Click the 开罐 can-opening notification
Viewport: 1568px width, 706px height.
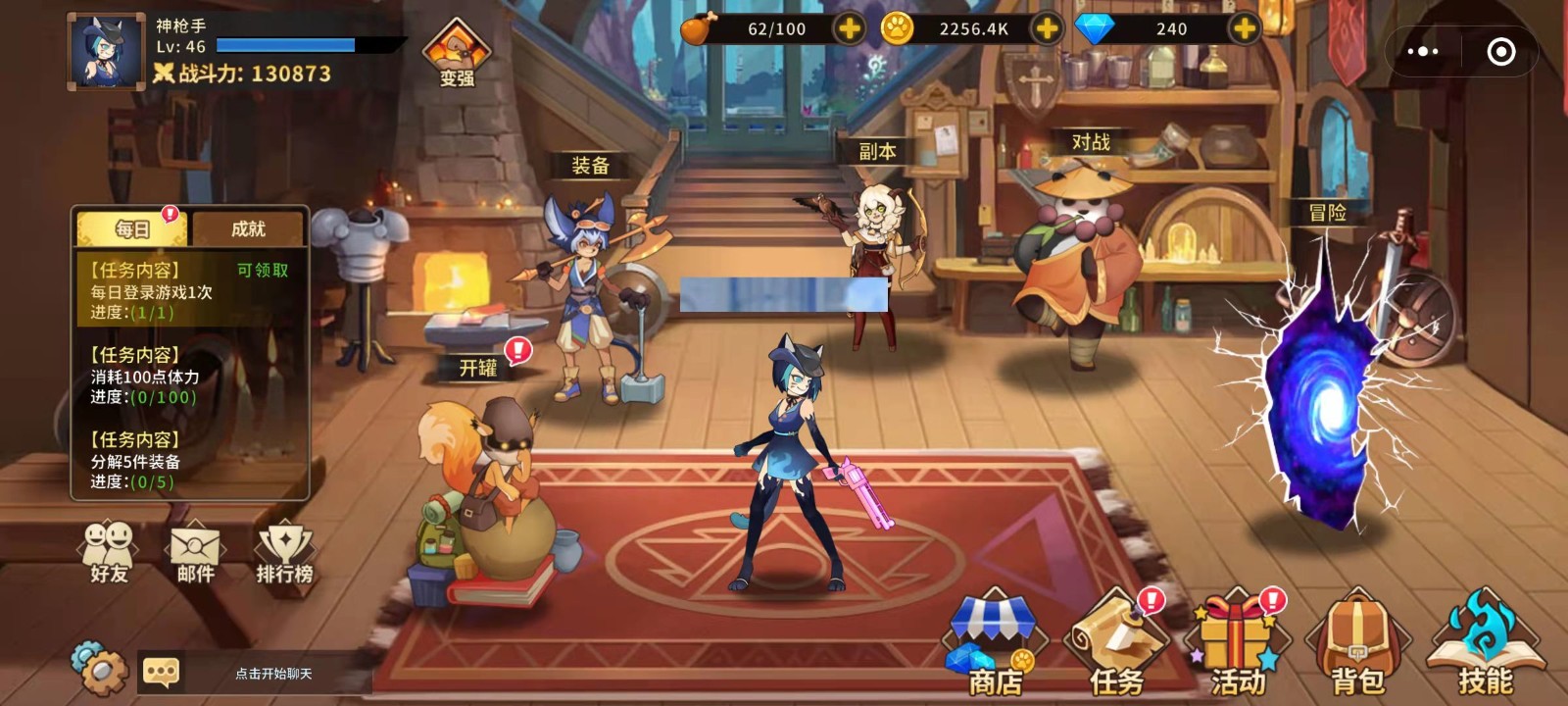tap(477, 369)
